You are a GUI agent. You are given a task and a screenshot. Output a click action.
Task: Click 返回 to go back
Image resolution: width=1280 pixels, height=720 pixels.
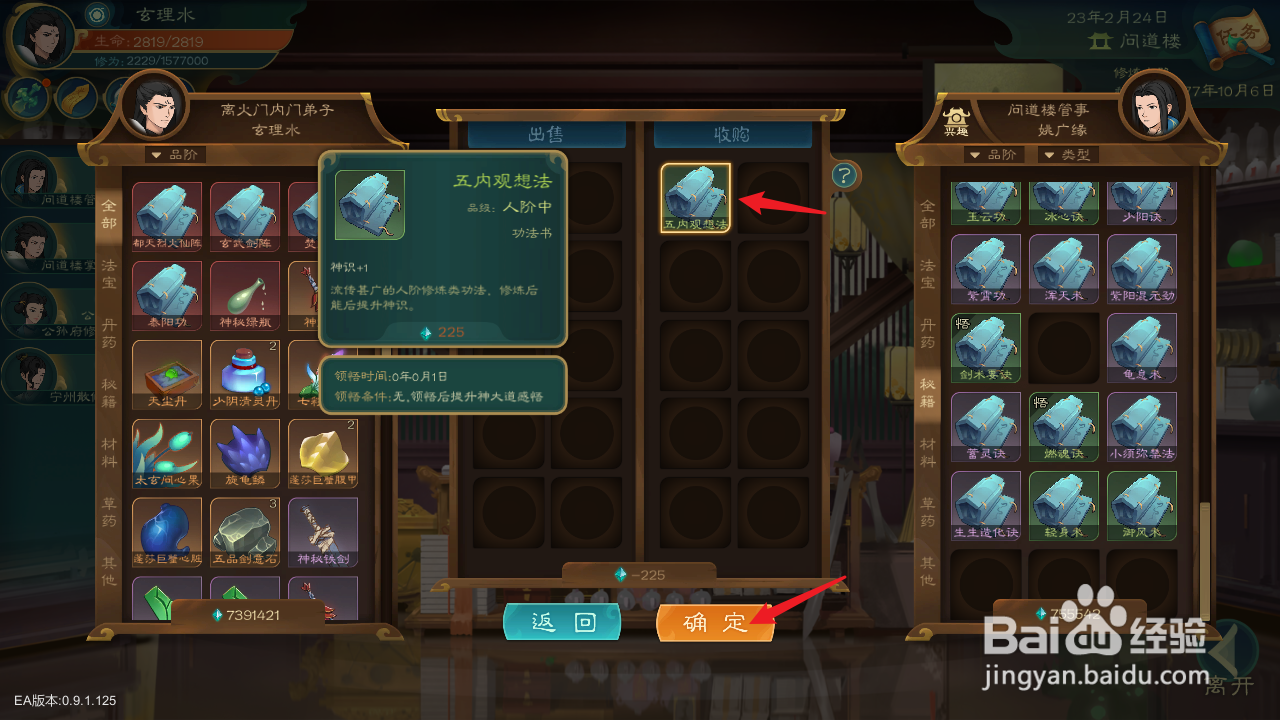[x=563, y=622]
